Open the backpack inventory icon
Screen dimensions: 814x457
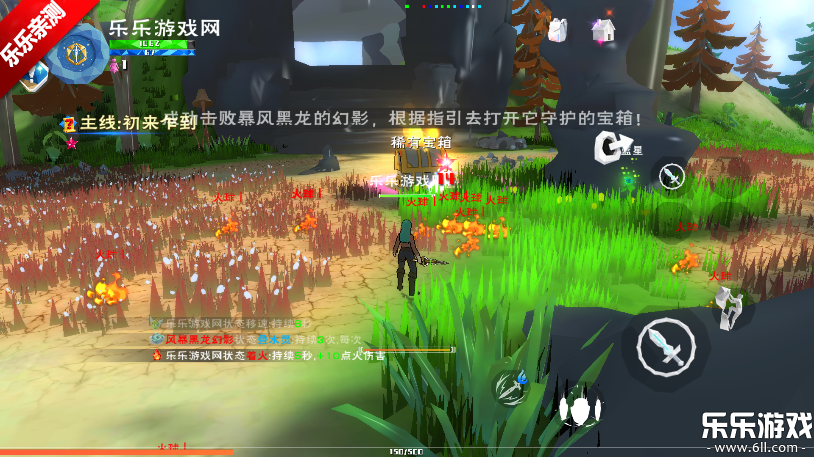click(557, 31)
